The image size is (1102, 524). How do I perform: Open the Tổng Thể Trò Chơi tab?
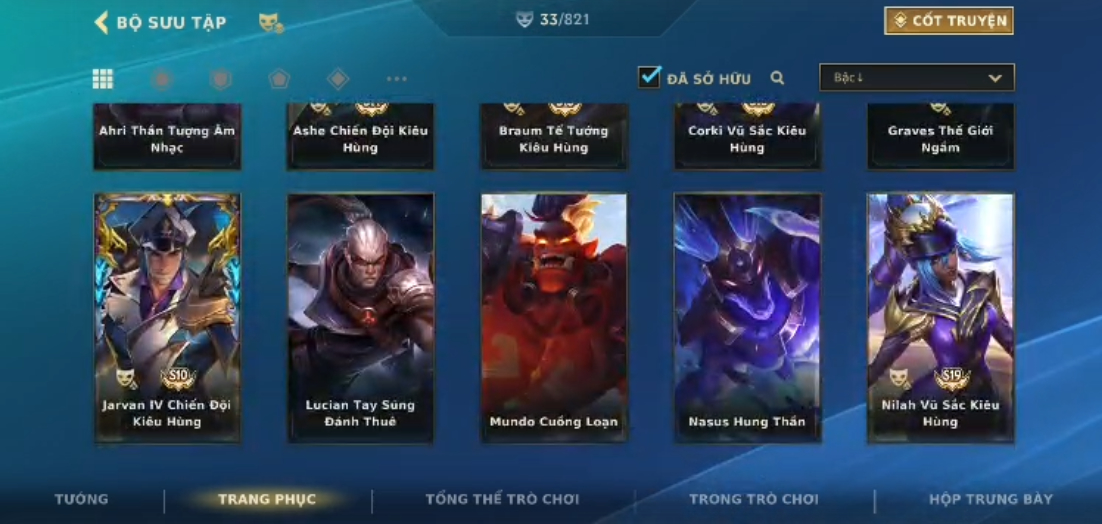502,499
